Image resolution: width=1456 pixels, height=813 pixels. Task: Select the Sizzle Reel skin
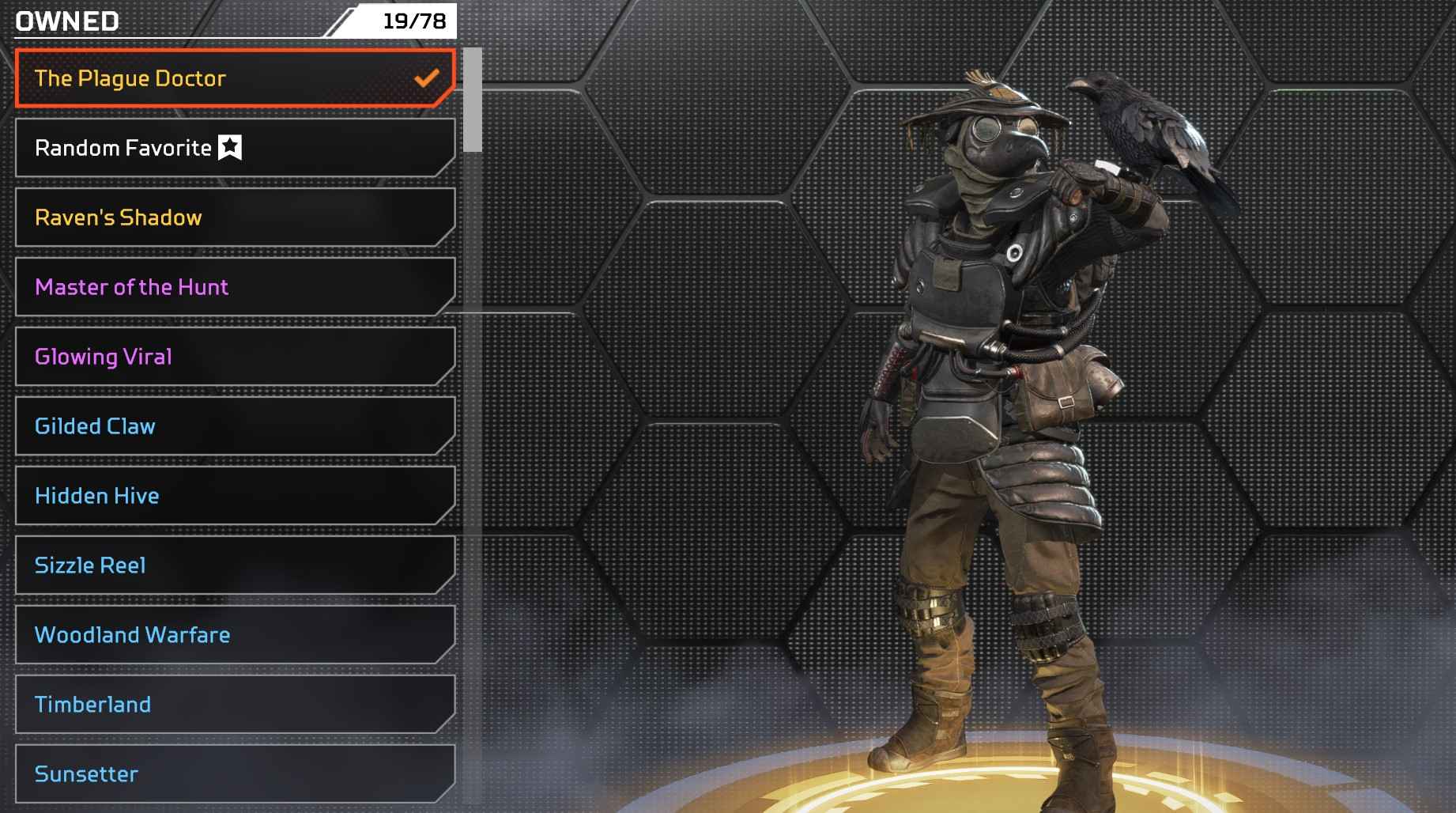click(x=235, y=565)
